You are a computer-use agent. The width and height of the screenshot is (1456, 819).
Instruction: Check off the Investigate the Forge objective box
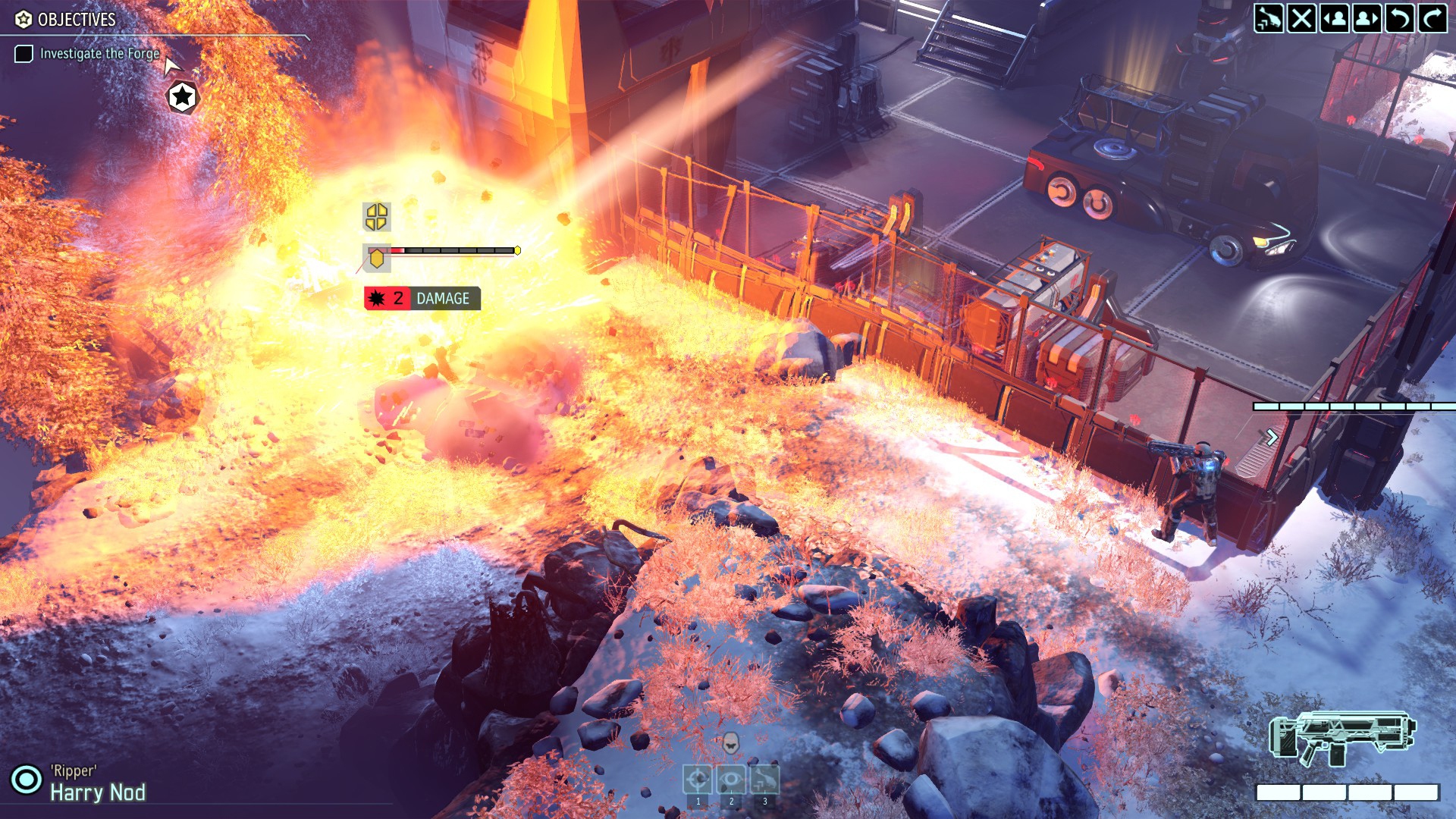point(24,54)
